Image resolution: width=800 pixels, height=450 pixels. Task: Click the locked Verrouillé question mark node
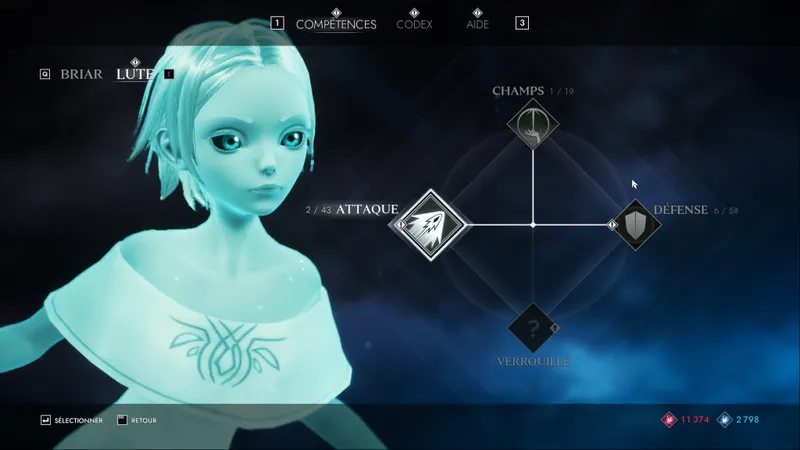point(532,327)
